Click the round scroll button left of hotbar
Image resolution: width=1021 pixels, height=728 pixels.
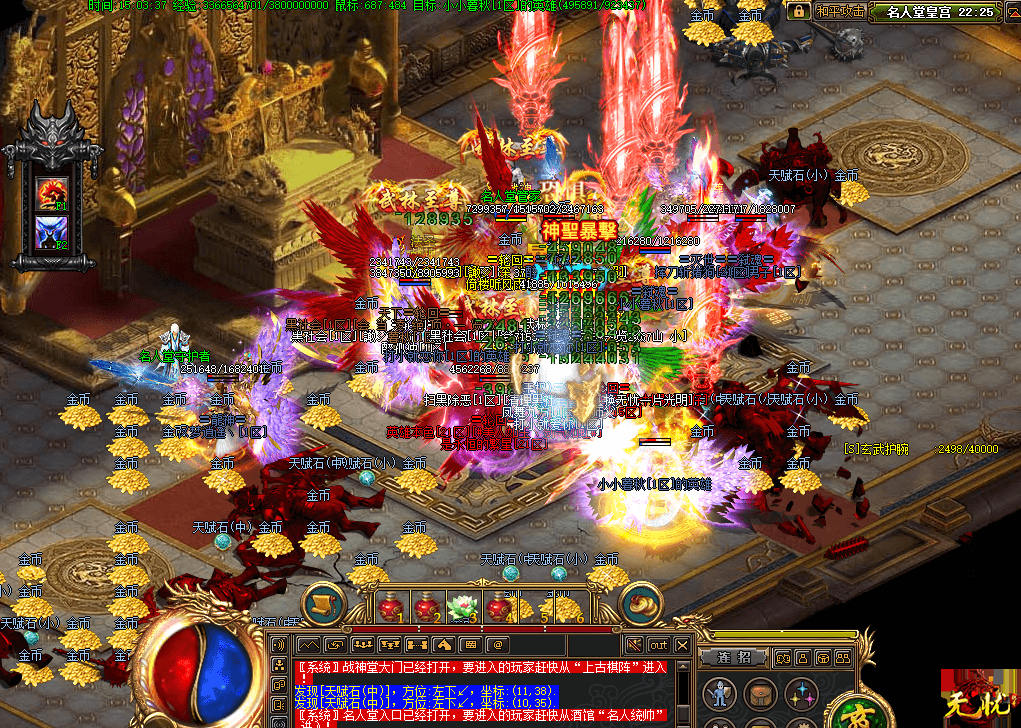tap(323, 602)
